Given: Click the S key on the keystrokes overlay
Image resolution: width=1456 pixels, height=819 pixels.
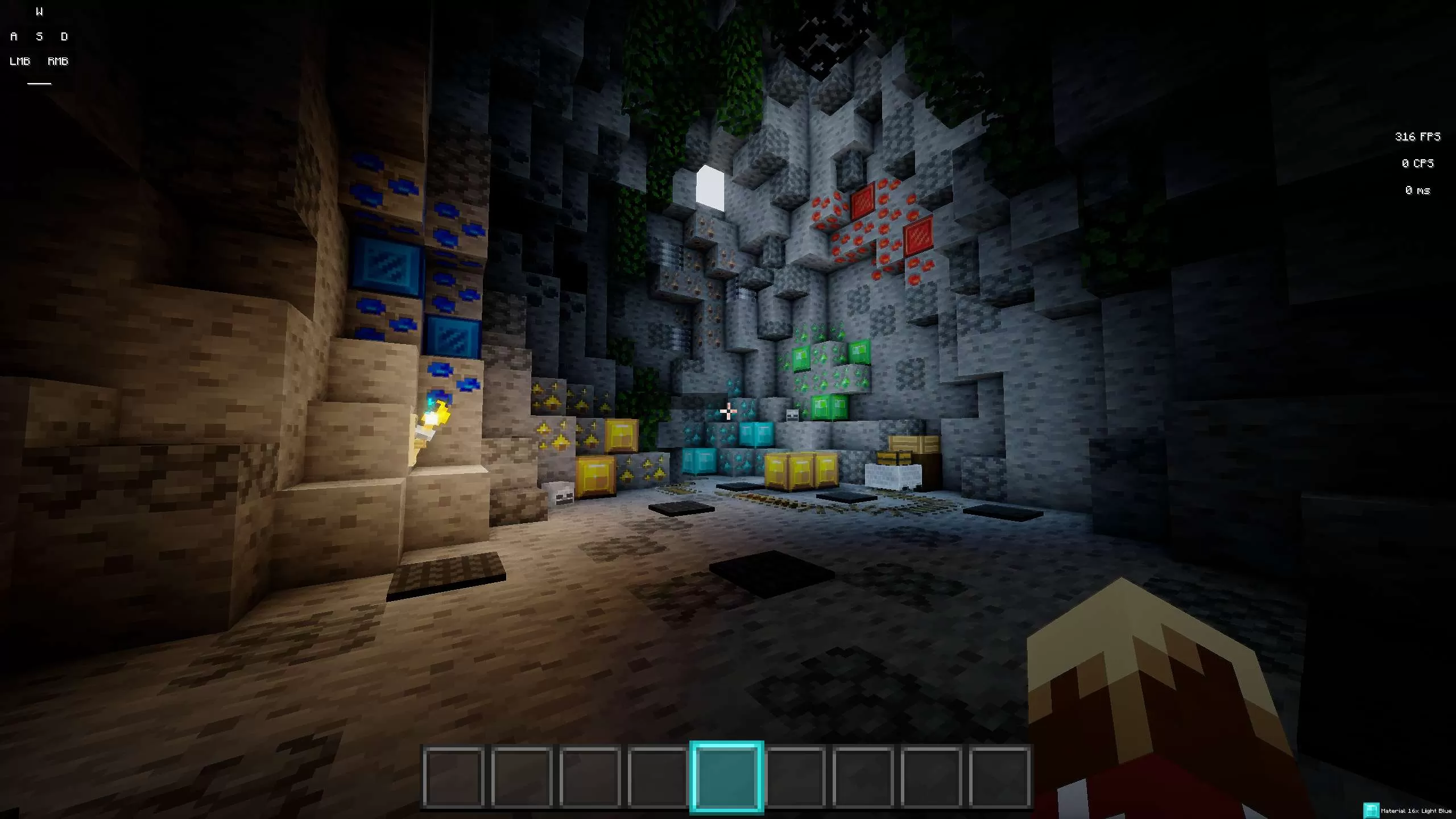Looking at the screenshot, I should (x=39, y=36).
